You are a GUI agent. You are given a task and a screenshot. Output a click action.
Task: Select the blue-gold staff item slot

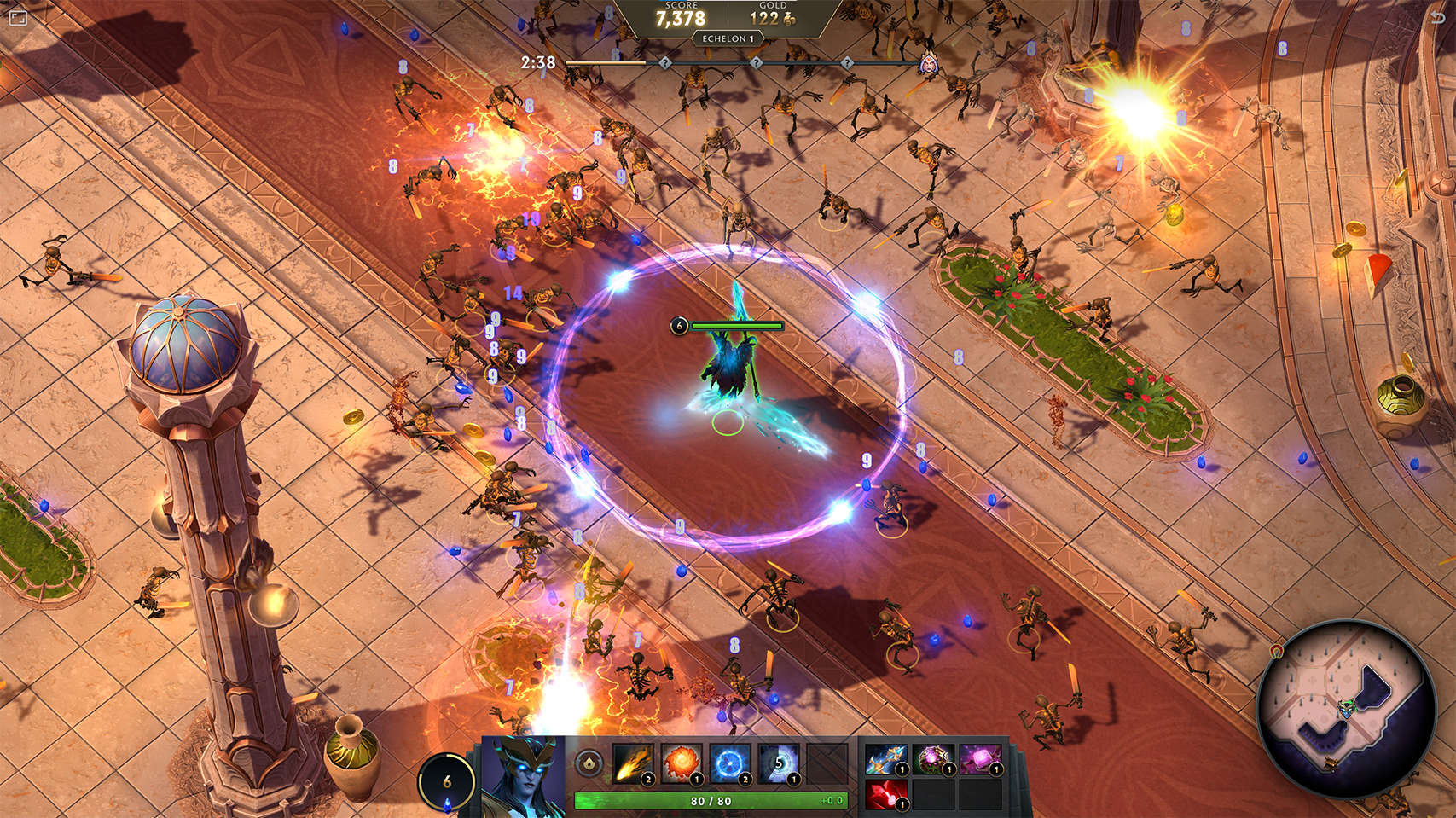click(x=885, y=759)
